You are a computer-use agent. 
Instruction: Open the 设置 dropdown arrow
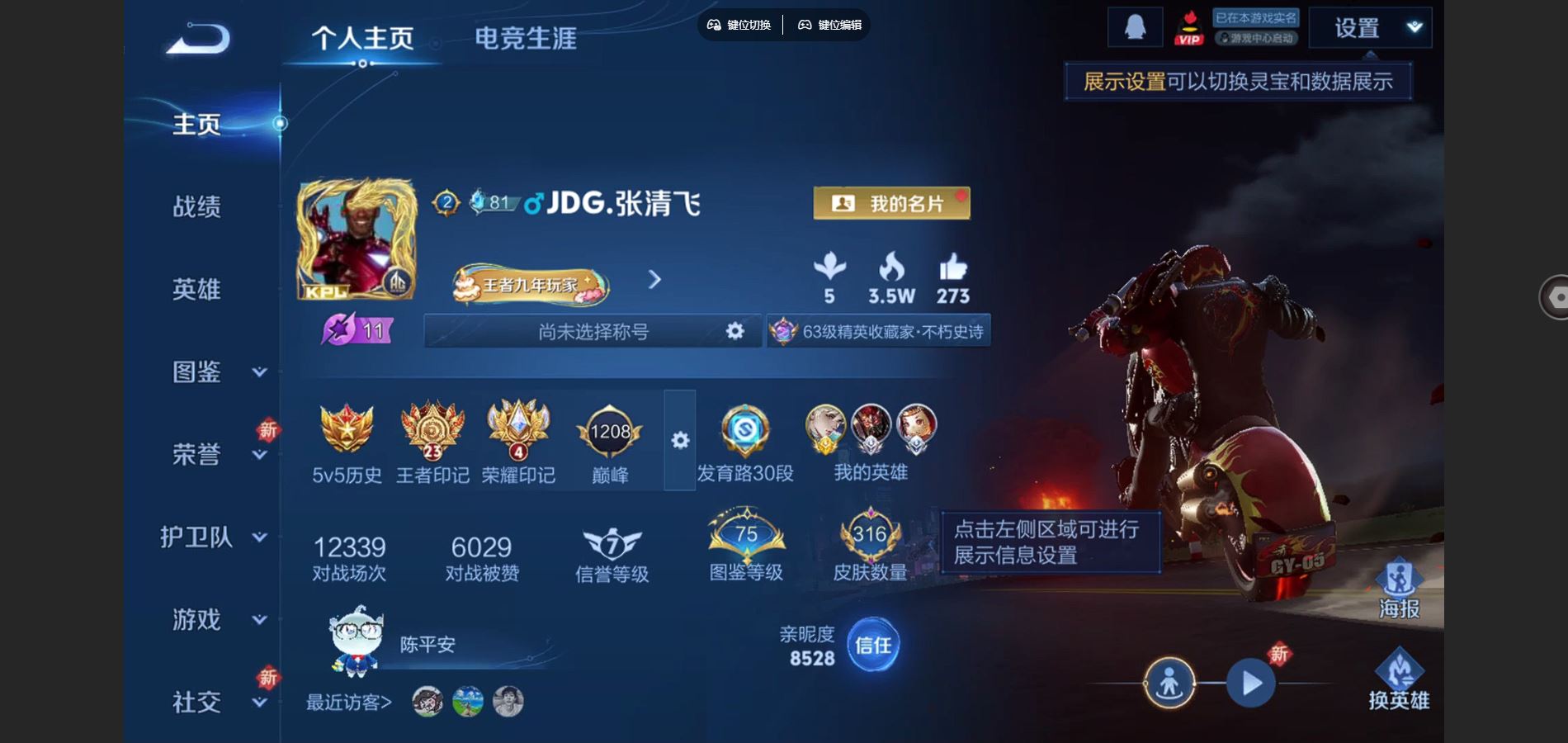[x=1414, y=27]
